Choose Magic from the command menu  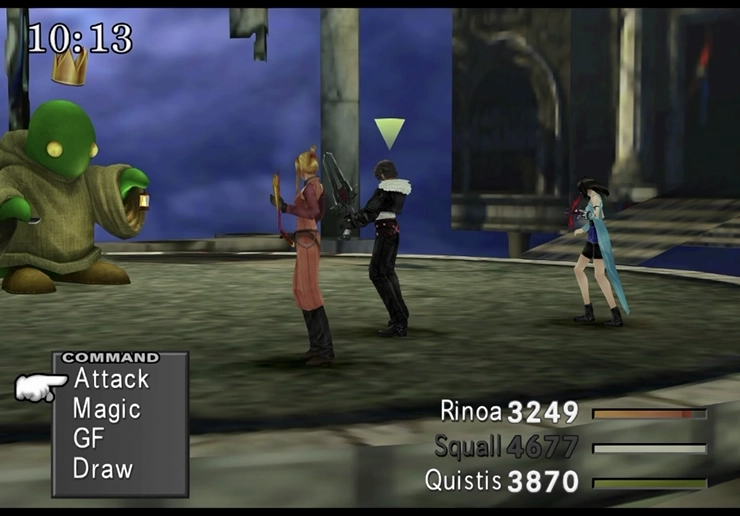click(x=106, y=409)
